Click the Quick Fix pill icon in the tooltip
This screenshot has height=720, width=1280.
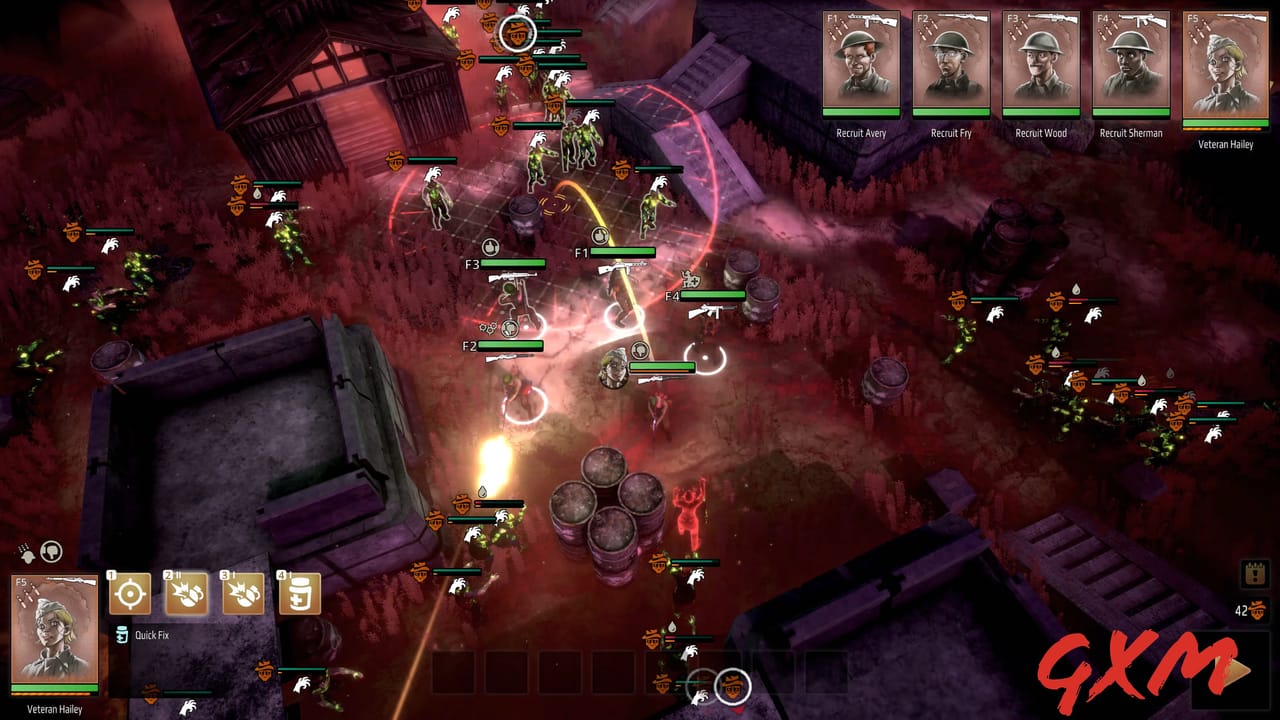click(x=121, y=634)
